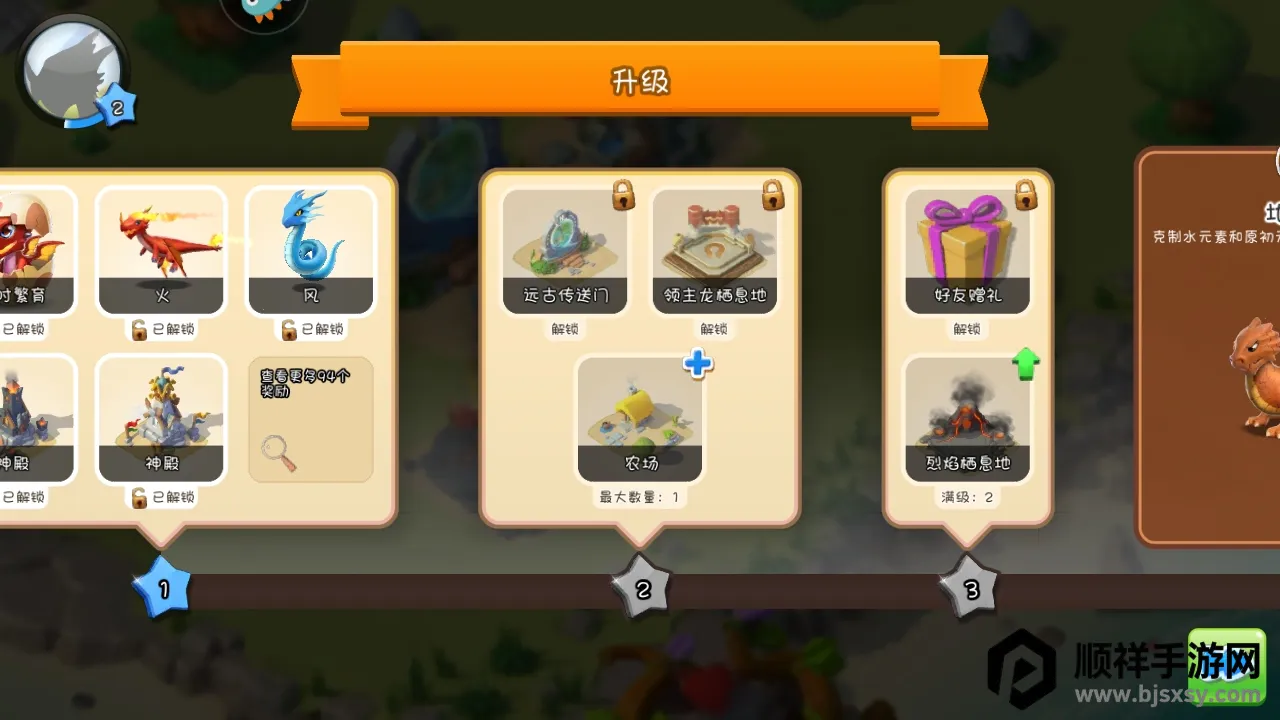Open the locked 好友赠礼 gift tile
Viewport: 1280px width, 720px height.
(967, 250)
